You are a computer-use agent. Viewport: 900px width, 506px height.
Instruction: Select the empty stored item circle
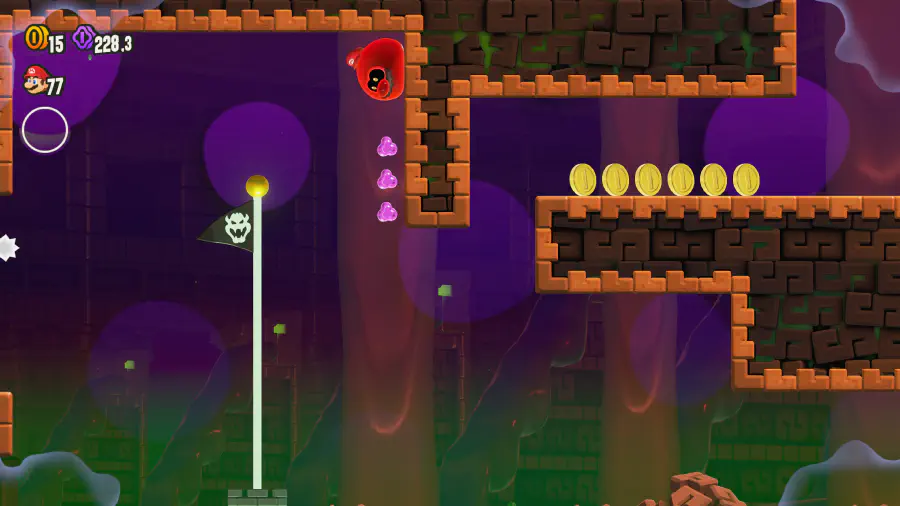tap(45, 130)
